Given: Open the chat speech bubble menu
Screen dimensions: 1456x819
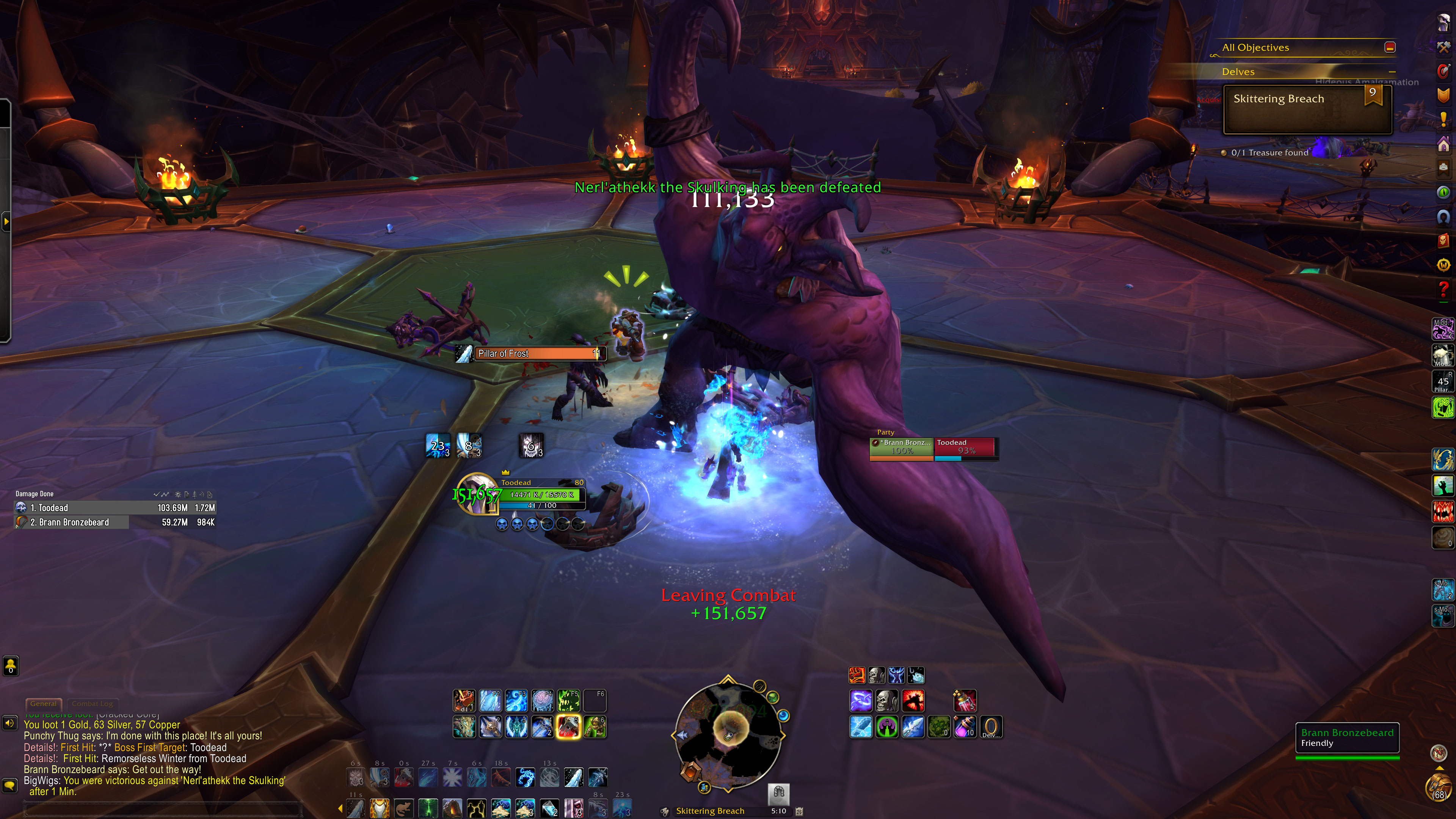Looking at the screenshot, I should coord(10,785).
